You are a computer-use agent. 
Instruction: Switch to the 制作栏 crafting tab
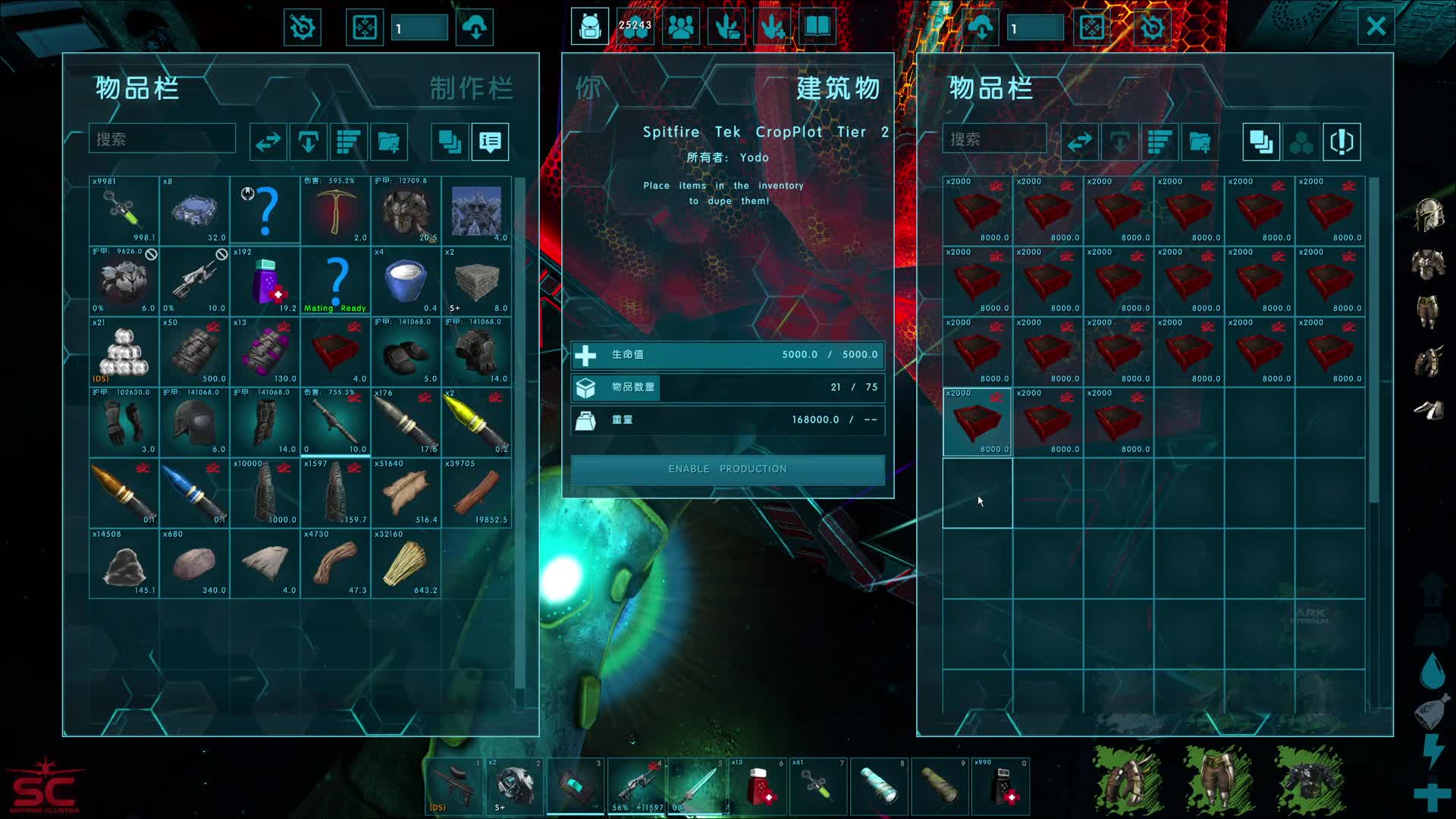[471, 89]
